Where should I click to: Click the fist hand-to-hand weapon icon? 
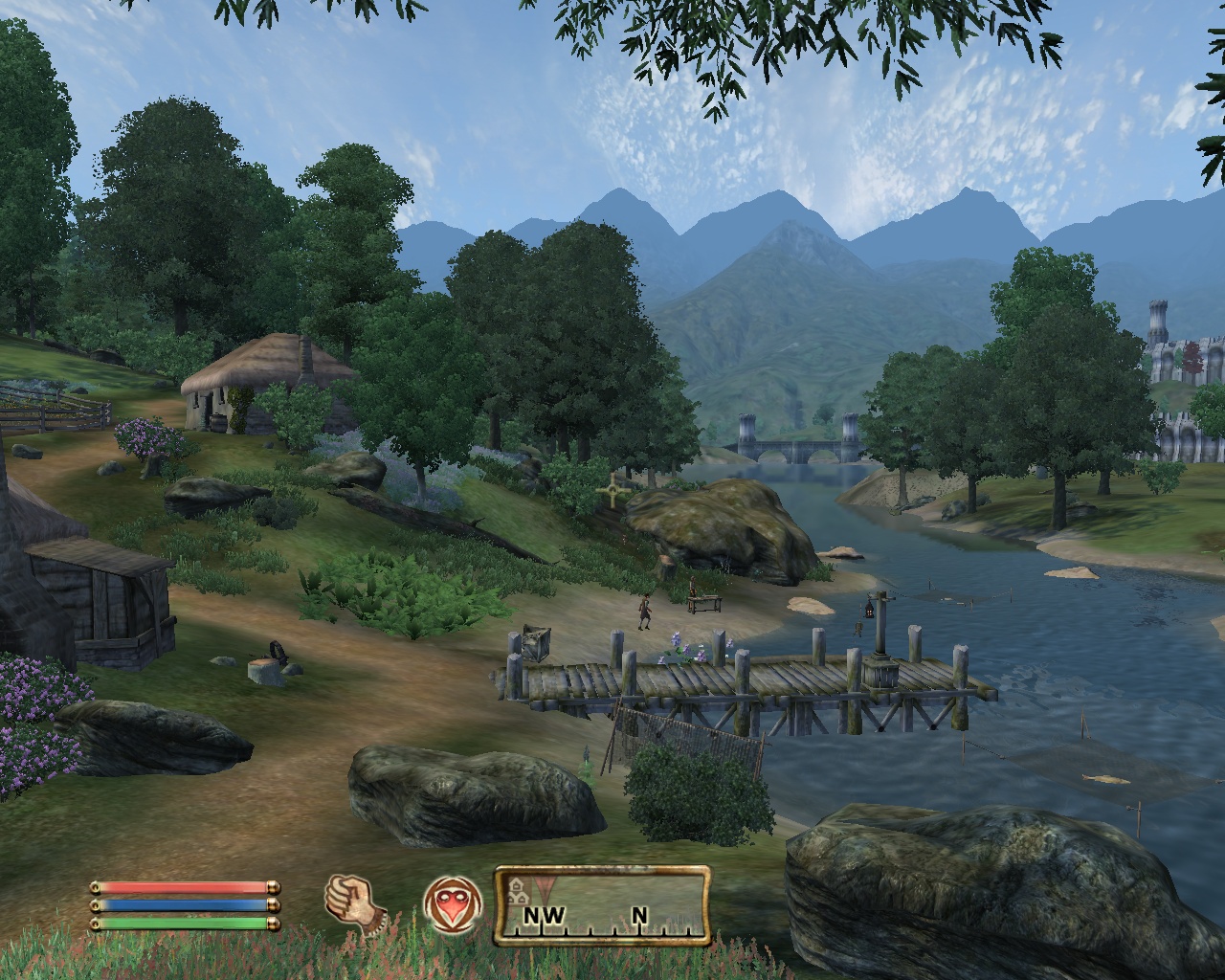pos(353,903)
